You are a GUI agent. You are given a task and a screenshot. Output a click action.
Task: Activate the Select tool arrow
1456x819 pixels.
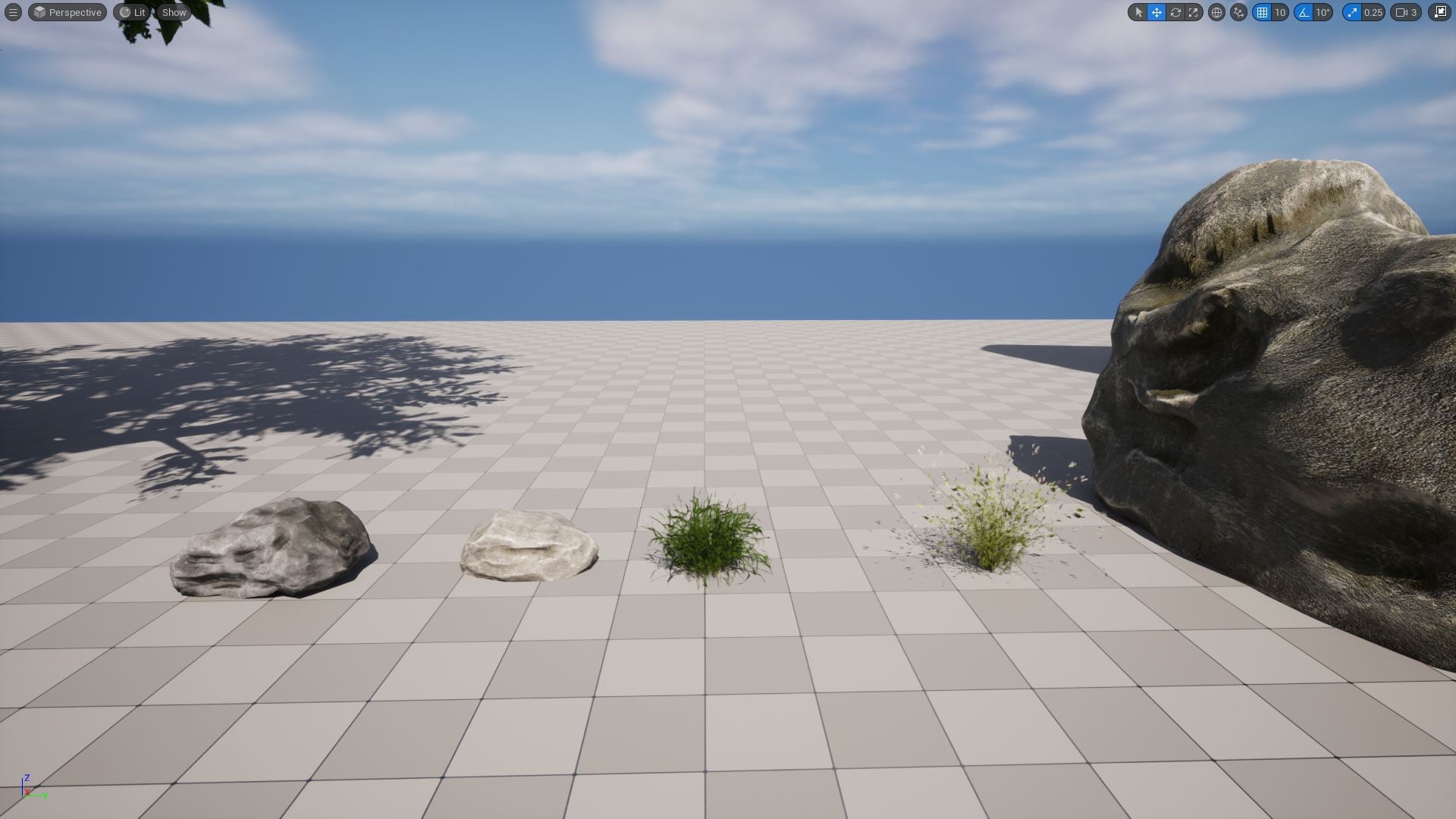coord(1139,12)
